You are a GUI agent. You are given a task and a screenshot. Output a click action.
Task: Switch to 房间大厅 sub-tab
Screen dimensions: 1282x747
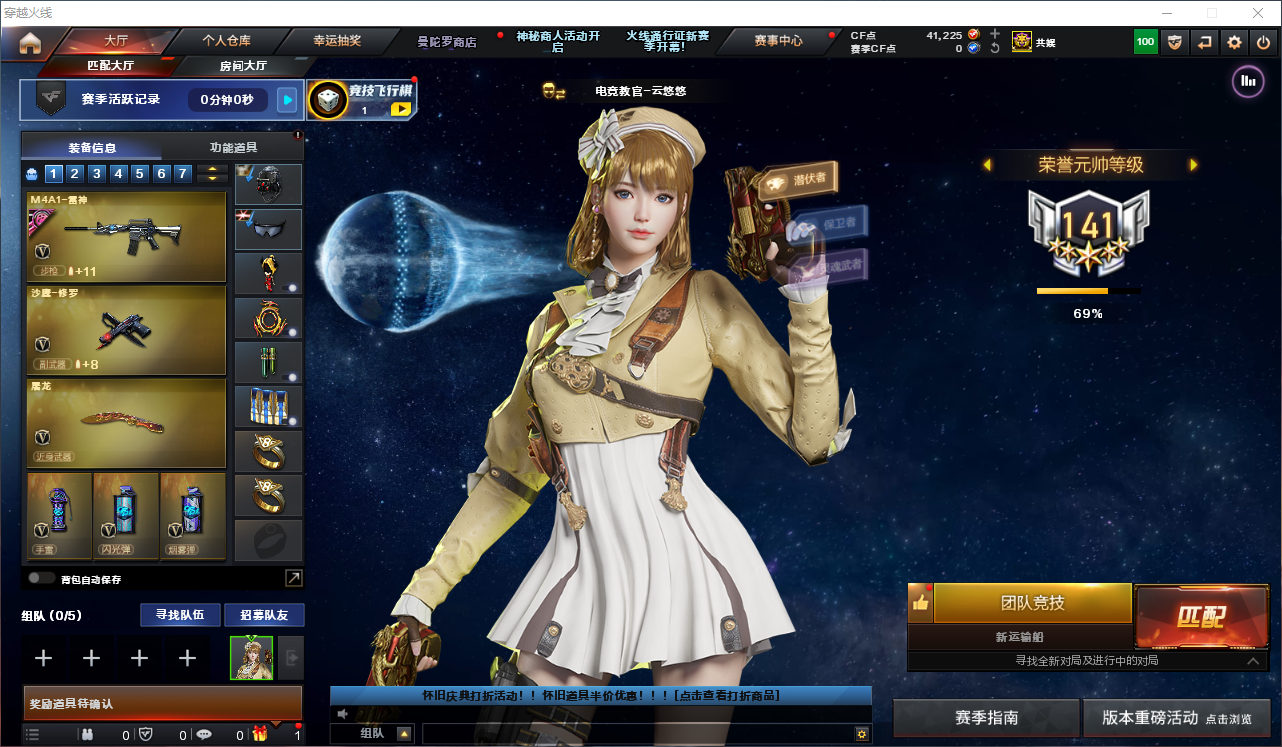tap(243, 66)
